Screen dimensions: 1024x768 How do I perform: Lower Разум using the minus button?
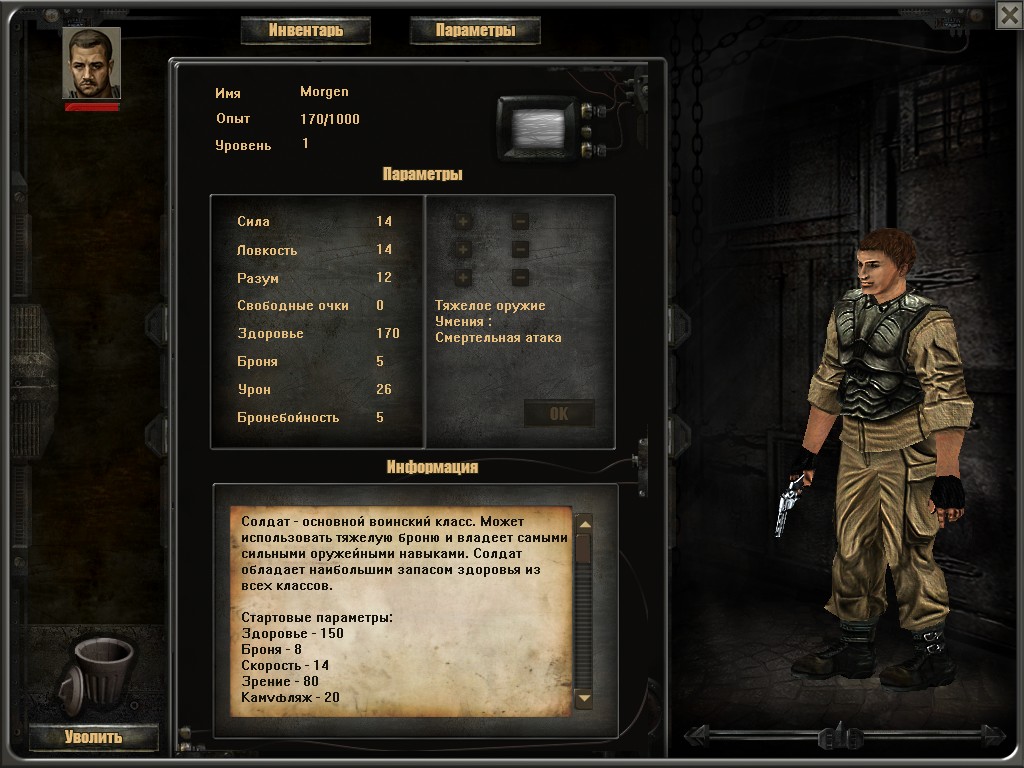pos(520,278)
